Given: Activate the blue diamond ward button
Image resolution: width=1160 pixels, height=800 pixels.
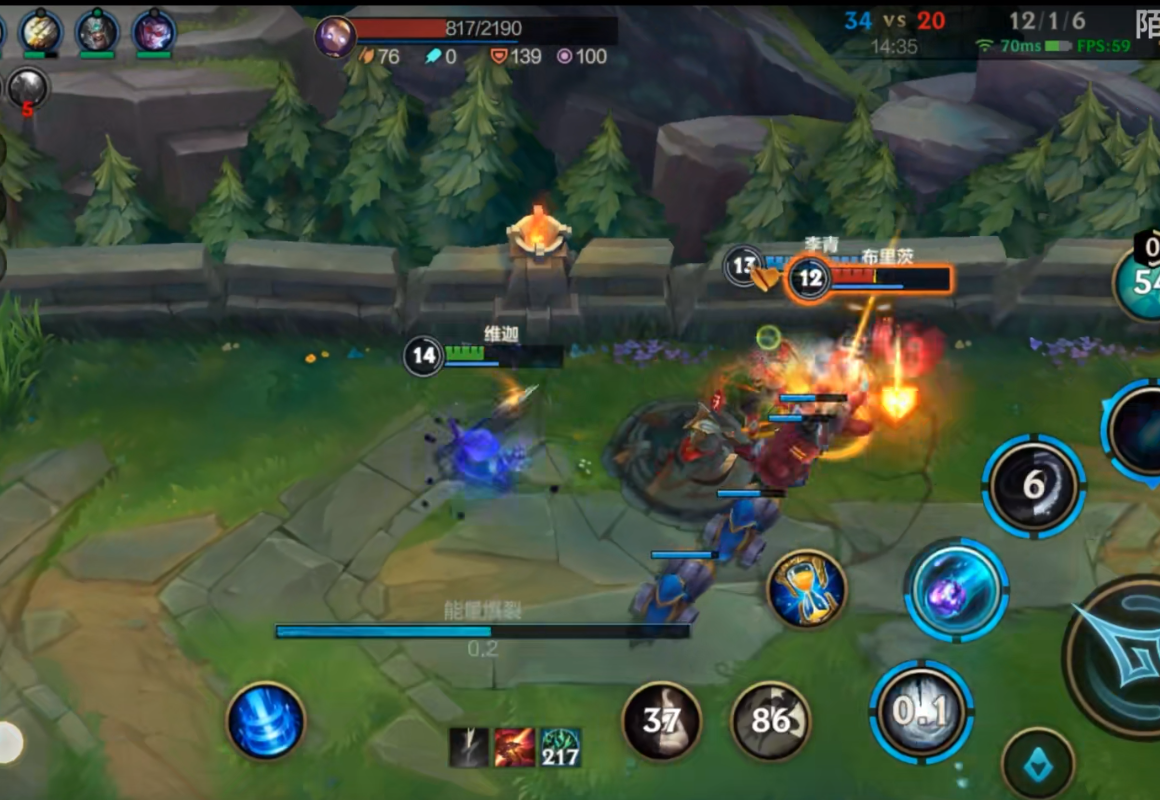Looking at the screenshot, I should 1038,764.
